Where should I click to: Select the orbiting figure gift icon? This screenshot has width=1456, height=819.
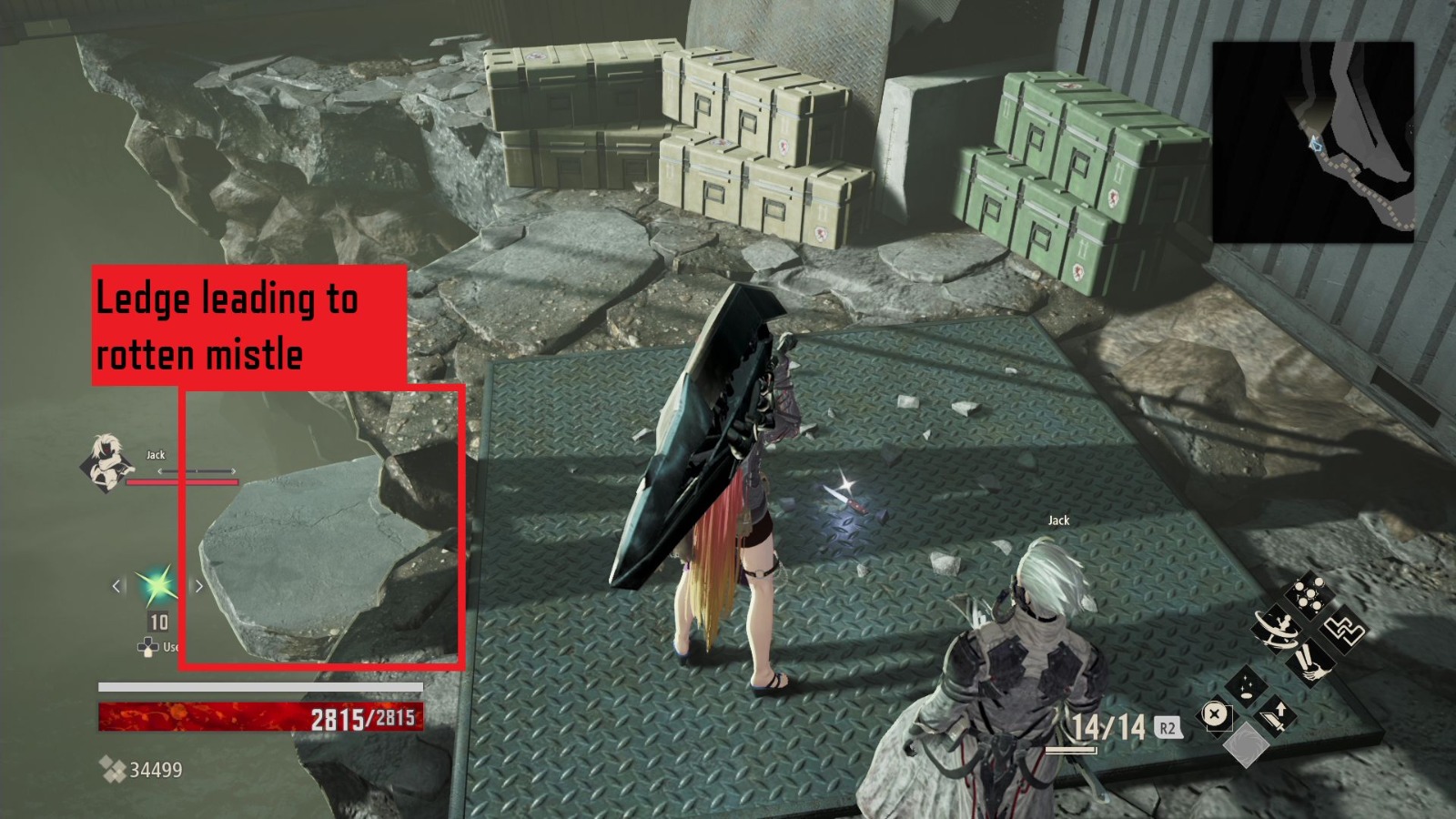coord(1276,628)
